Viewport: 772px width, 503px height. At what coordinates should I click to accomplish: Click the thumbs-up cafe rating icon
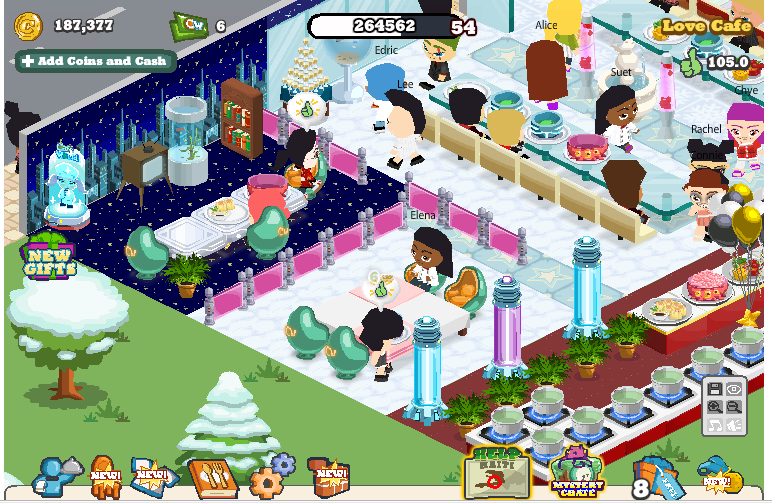click(689, 62)
